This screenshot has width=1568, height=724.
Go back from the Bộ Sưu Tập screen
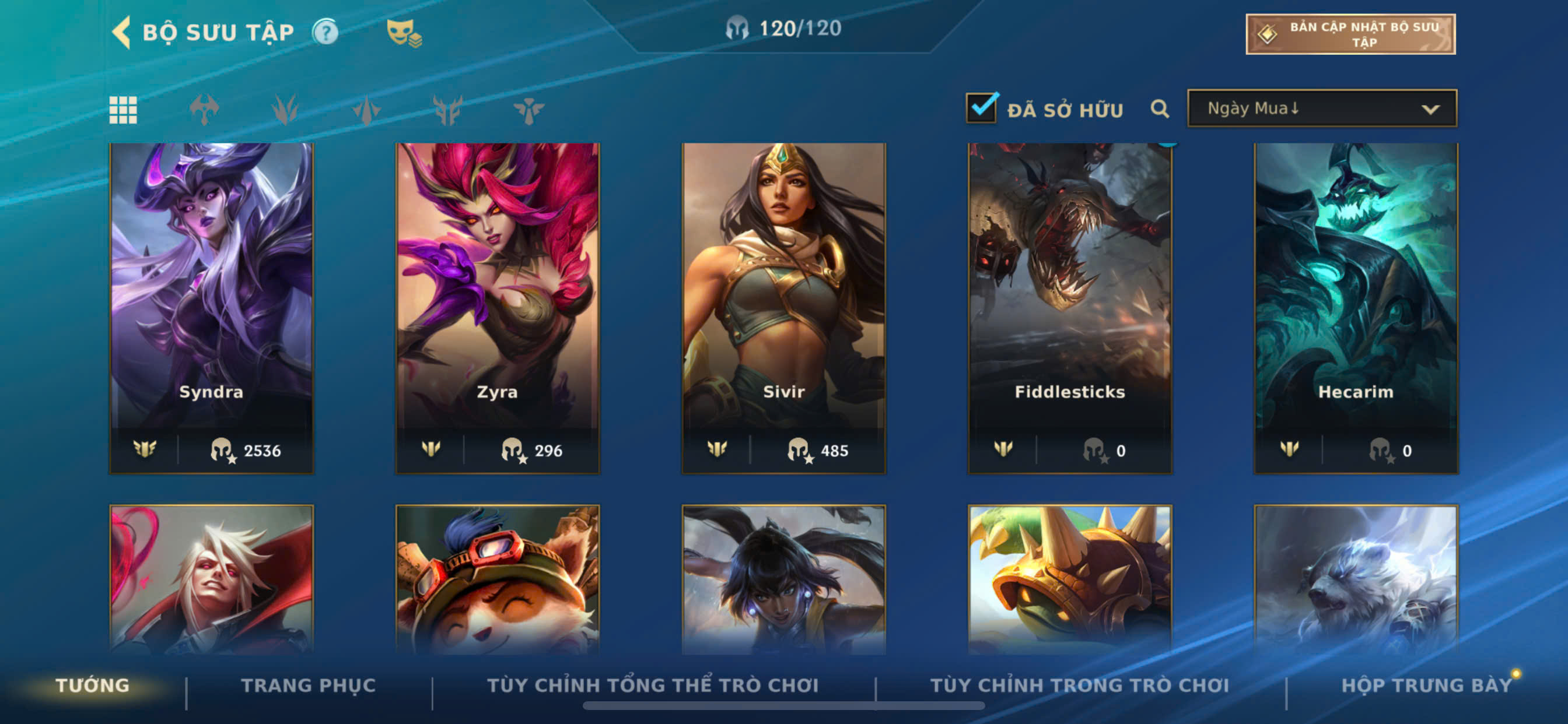point(123,32)
